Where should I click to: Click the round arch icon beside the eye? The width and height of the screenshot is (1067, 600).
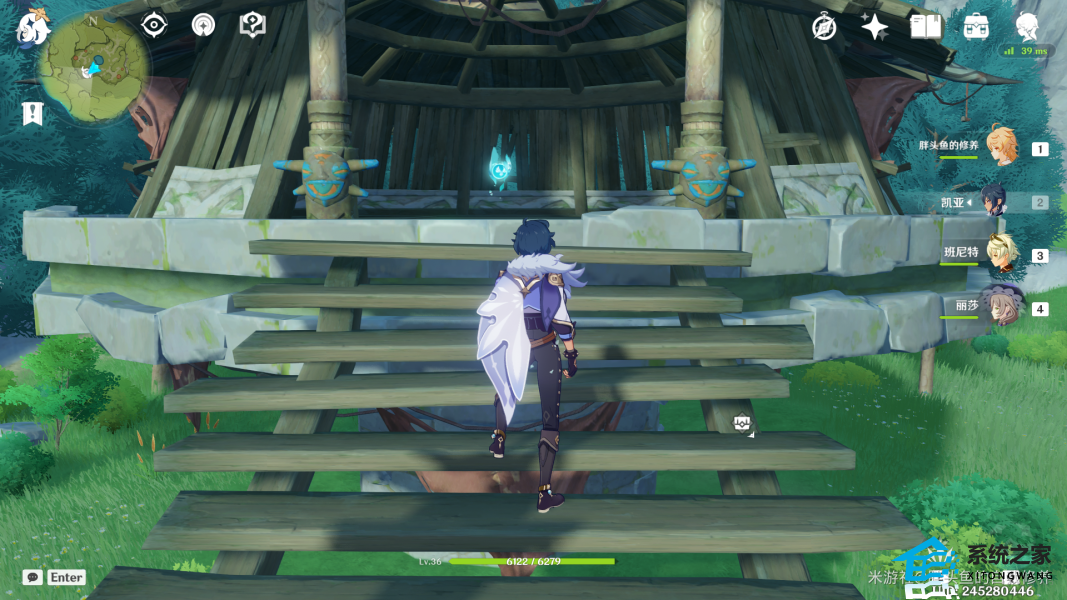[203, 25]
